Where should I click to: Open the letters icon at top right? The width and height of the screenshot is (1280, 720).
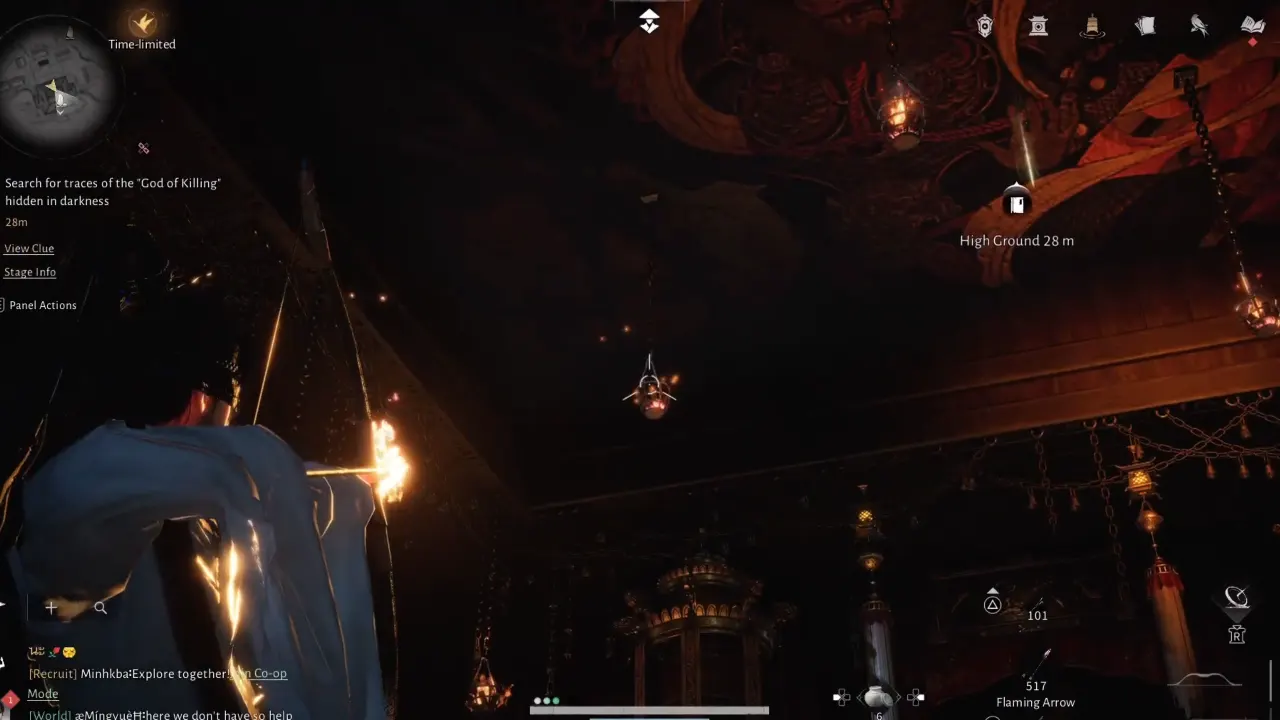(x=1145, y=25)
